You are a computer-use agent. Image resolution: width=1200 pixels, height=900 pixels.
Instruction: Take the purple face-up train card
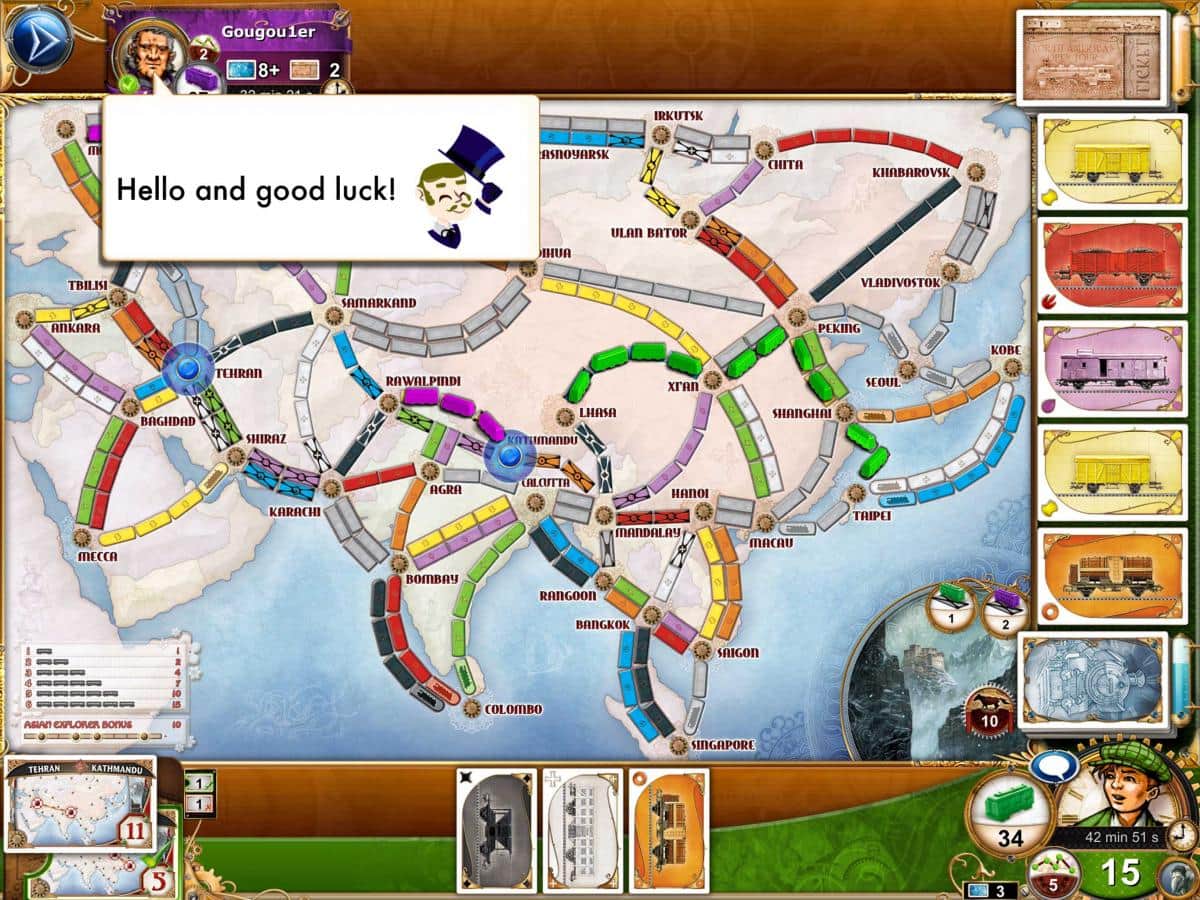tap(1102, 367)
